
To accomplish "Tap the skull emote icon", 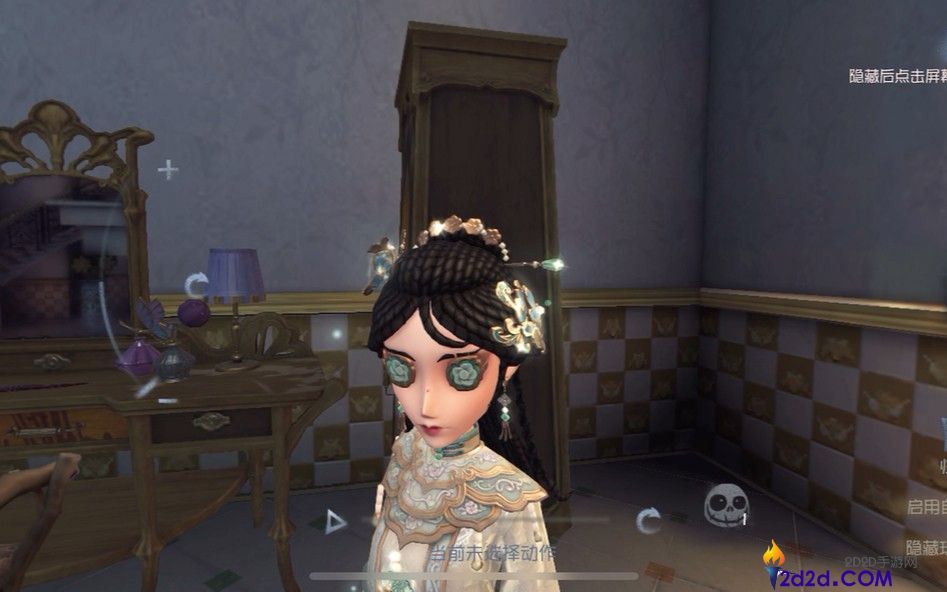I will click(726, 506).
